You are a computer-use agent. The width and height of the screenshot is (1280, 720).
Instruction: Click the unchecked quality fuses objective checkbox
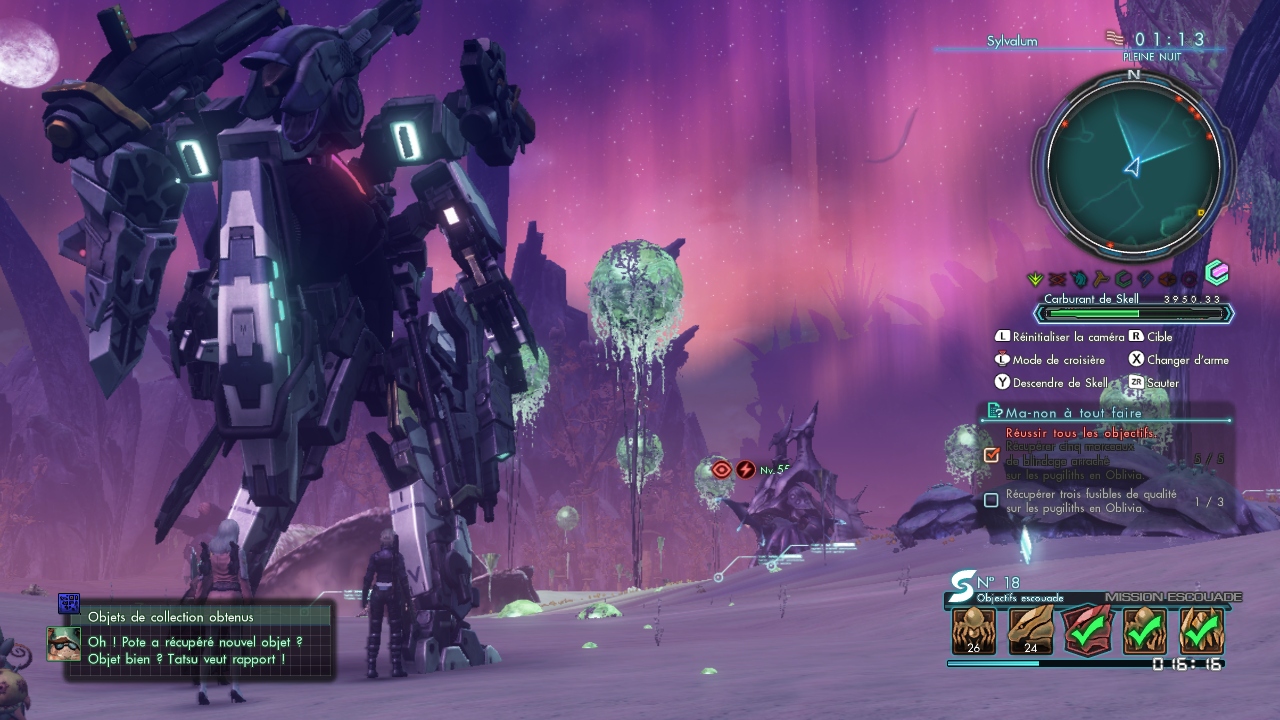(991, 500)
